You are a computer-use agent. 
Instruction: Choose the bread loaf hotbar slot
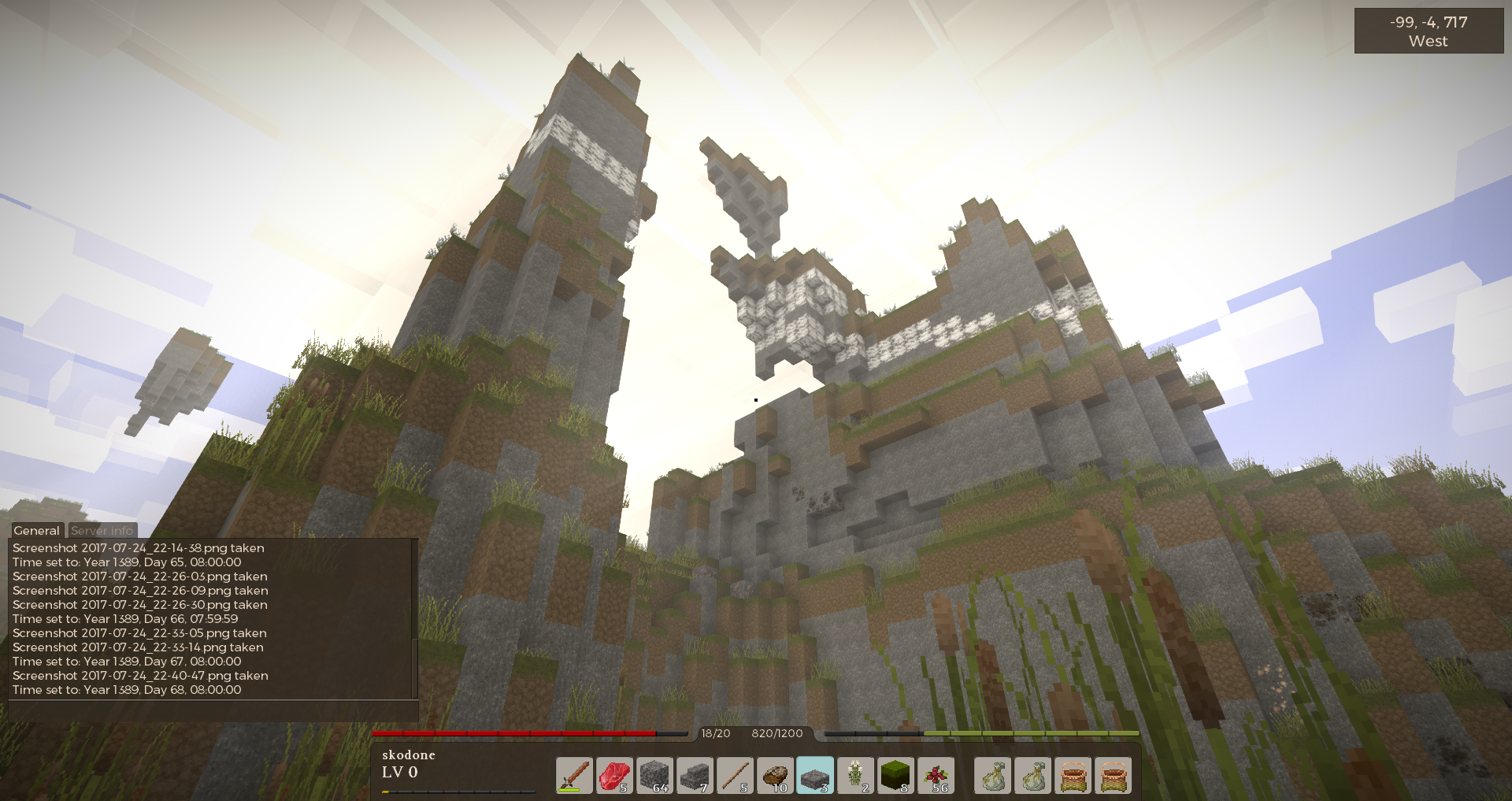[x=775, y=776]
